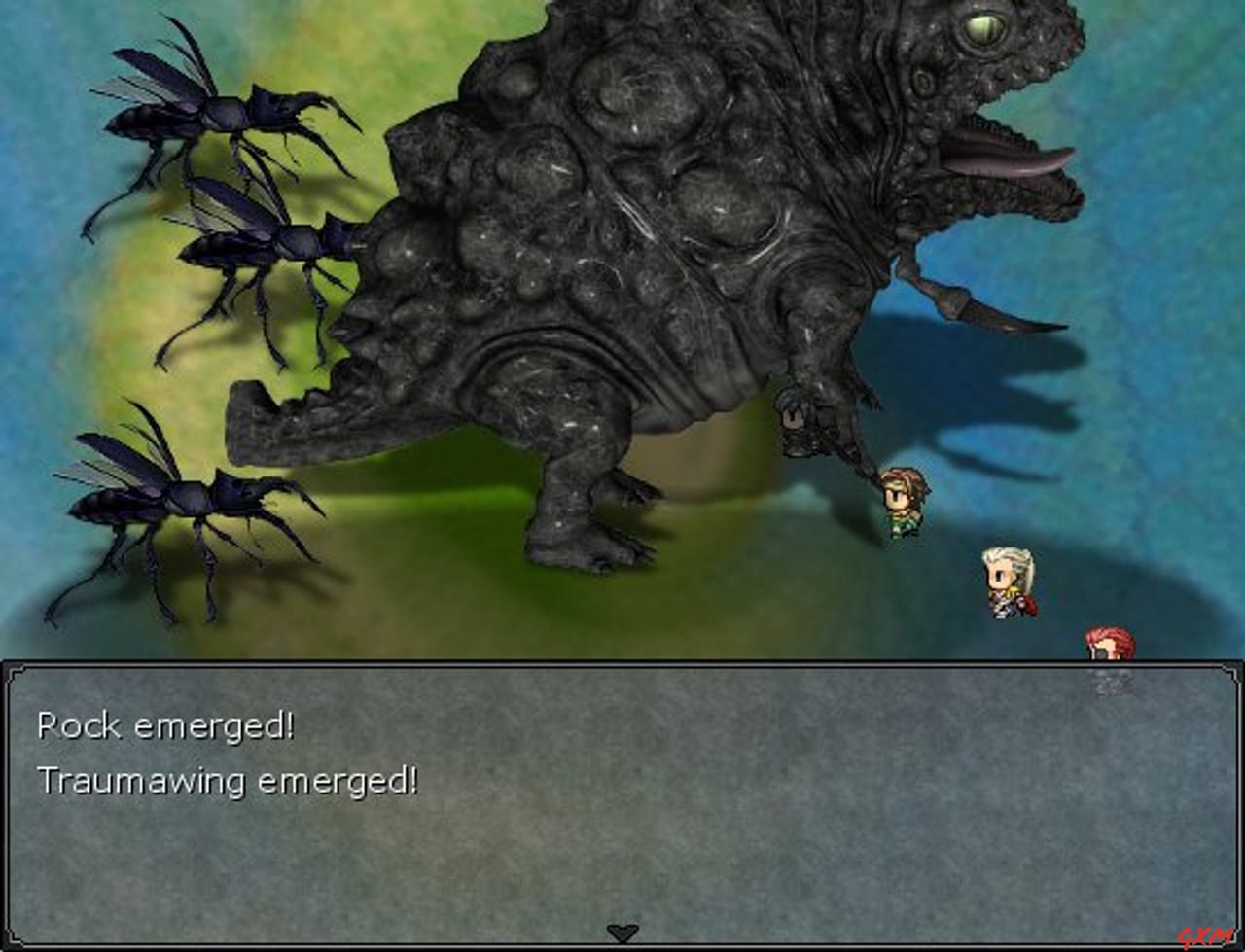This screenshot has width=1245, height=952.
Task: Click the message continue arrow
Action: coord(622,931)
